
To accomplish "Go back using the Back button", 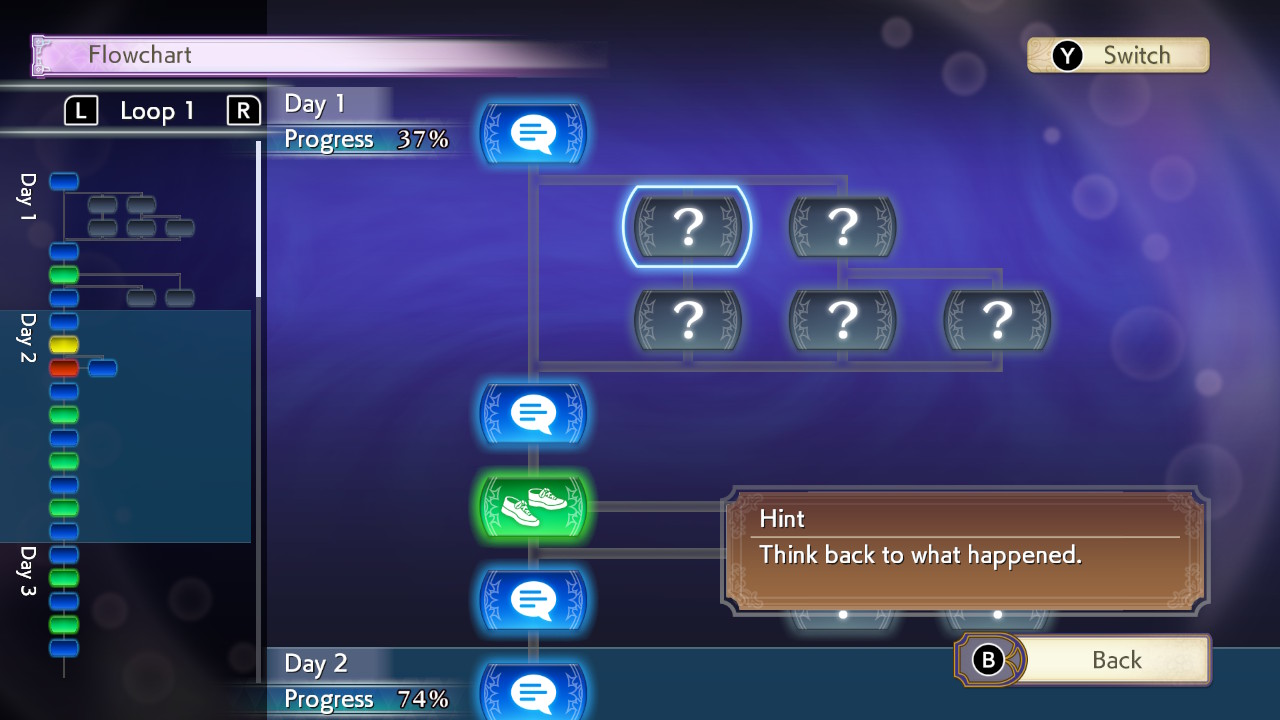I will (x=1084, y=660).
